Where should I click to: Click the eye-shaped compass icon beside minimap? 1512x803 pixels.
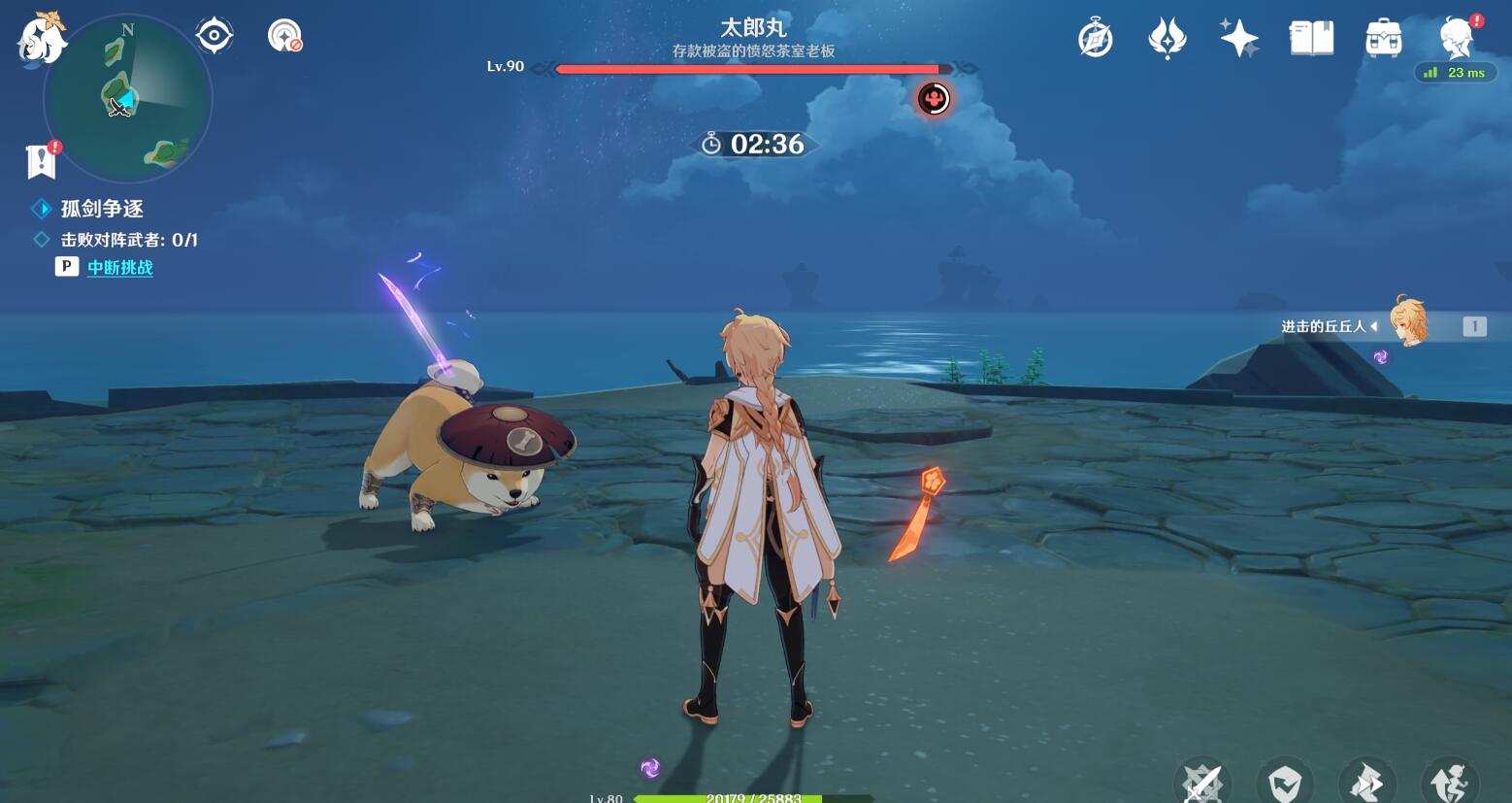click(x=214, y=36)
